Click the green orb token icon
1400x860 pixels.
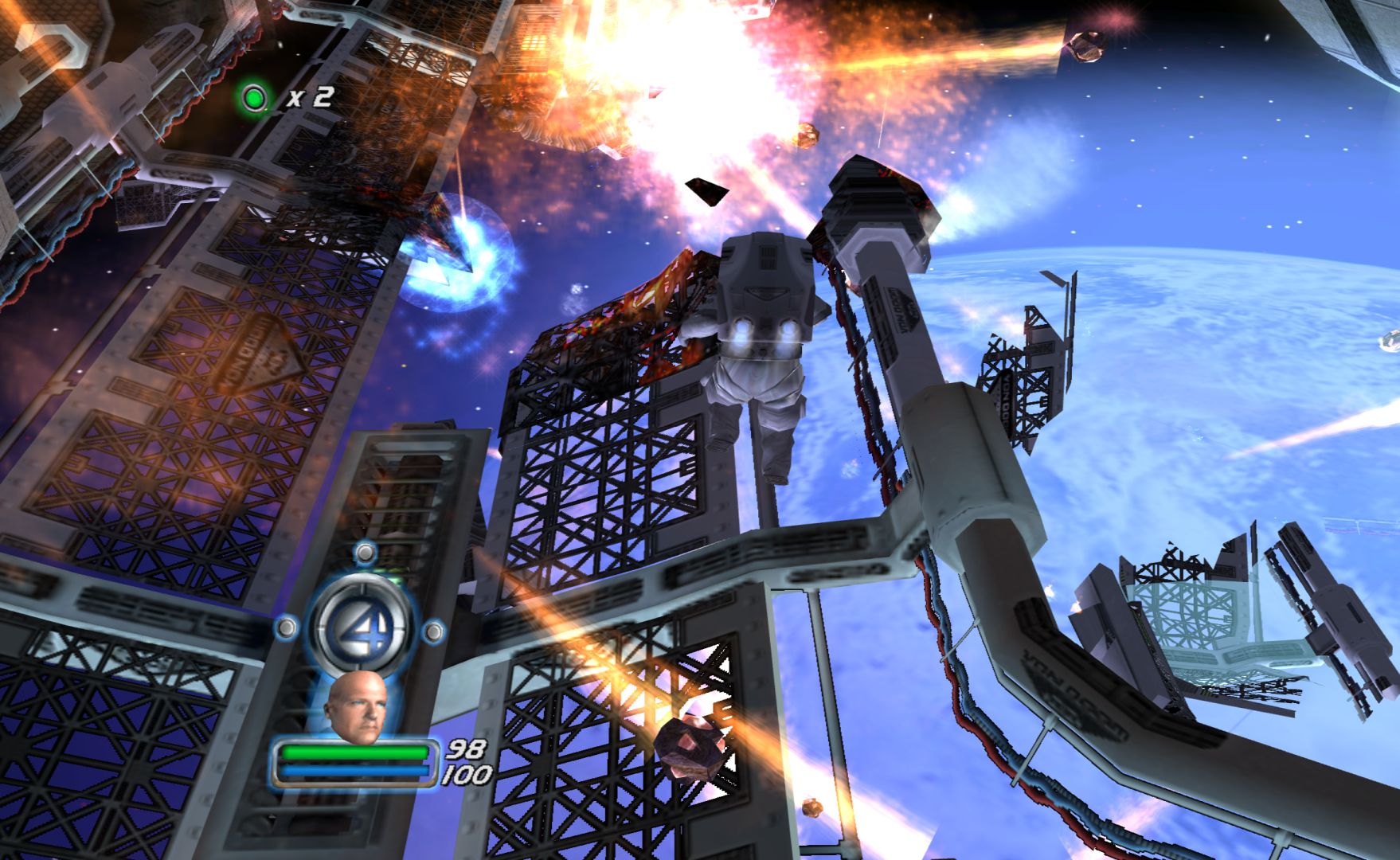click(255, 98)
